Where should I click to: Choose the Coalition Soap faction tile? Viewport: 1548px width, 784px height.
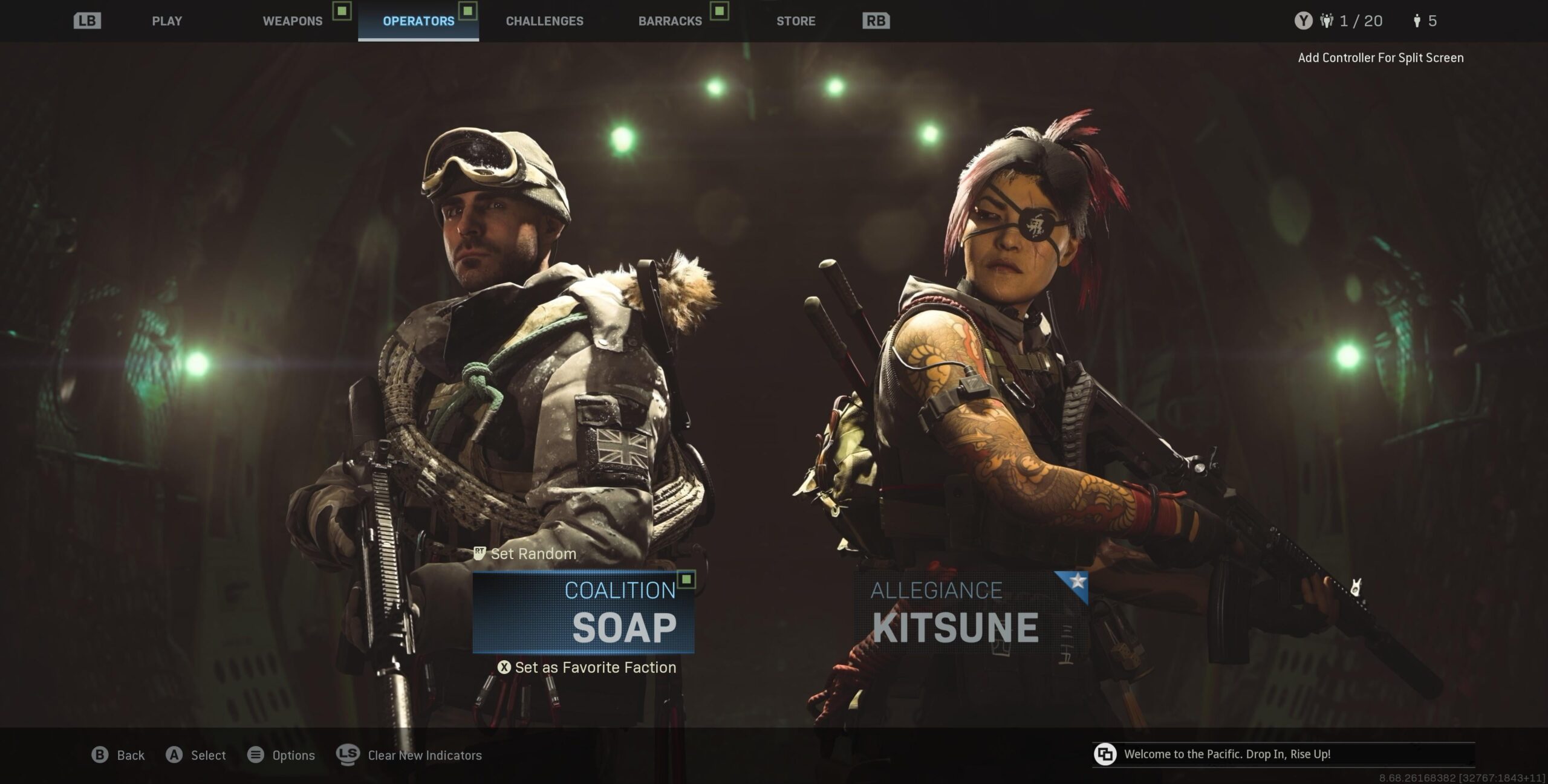[584, 612]
